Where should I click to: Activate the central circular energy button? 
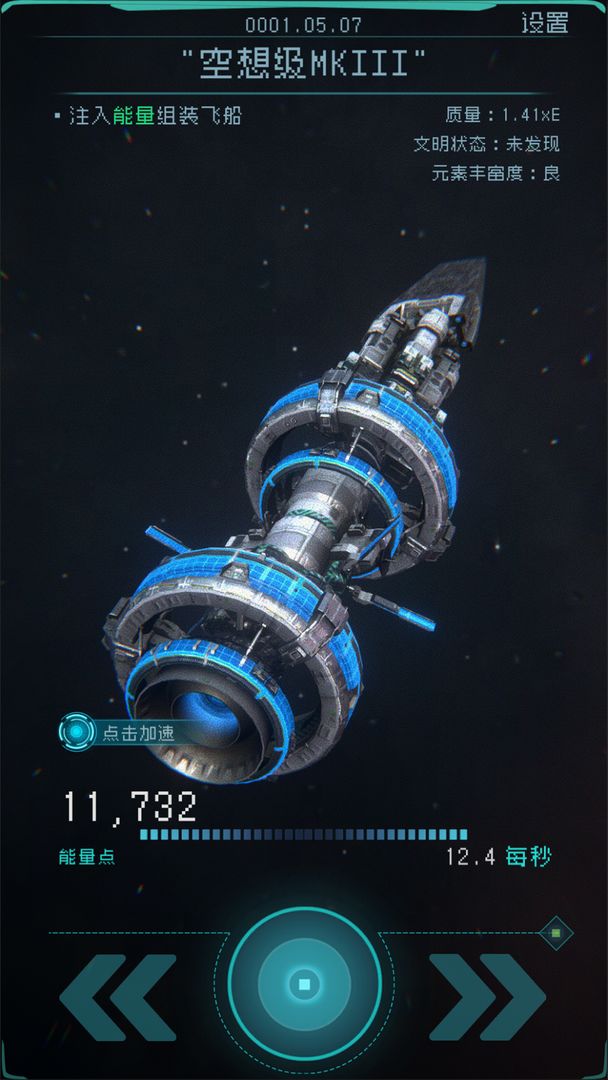[x=304, y=984]
